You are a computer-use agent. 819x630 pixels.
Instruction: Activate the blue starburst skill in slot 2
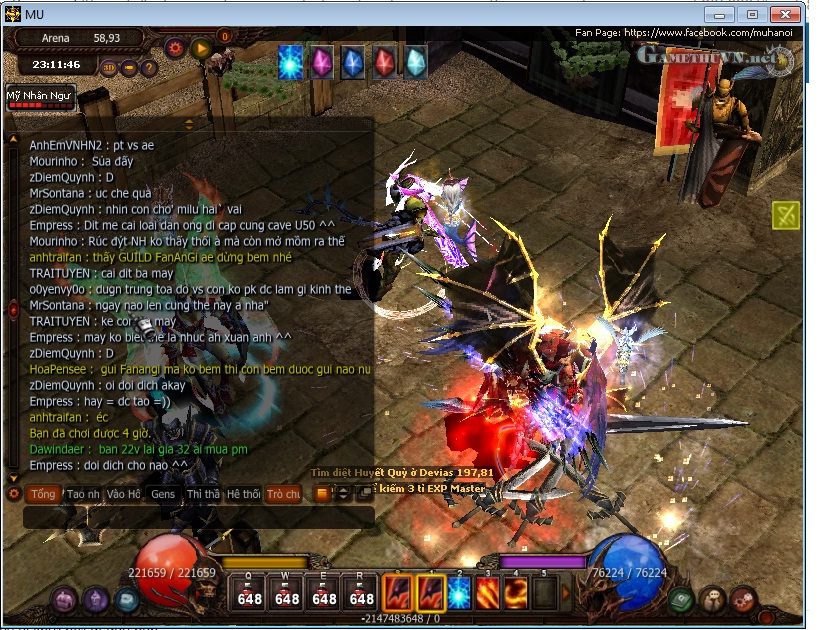[458, 593]
